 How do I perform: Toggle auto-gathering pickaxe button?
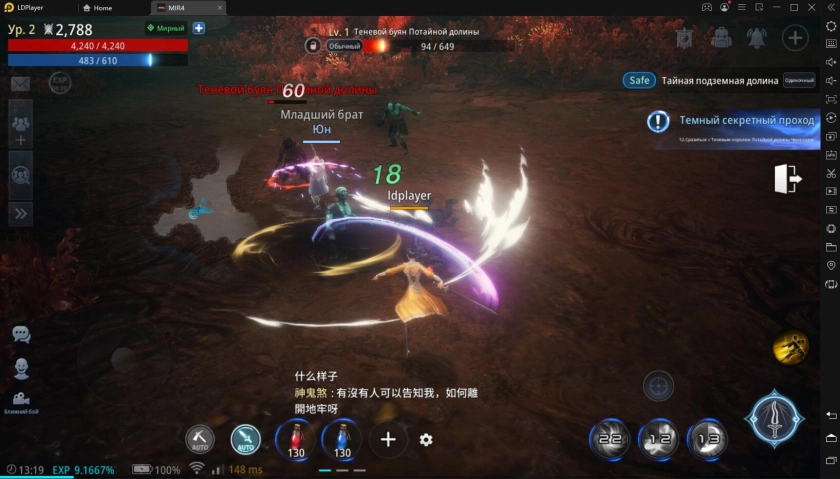coord(200,439)
